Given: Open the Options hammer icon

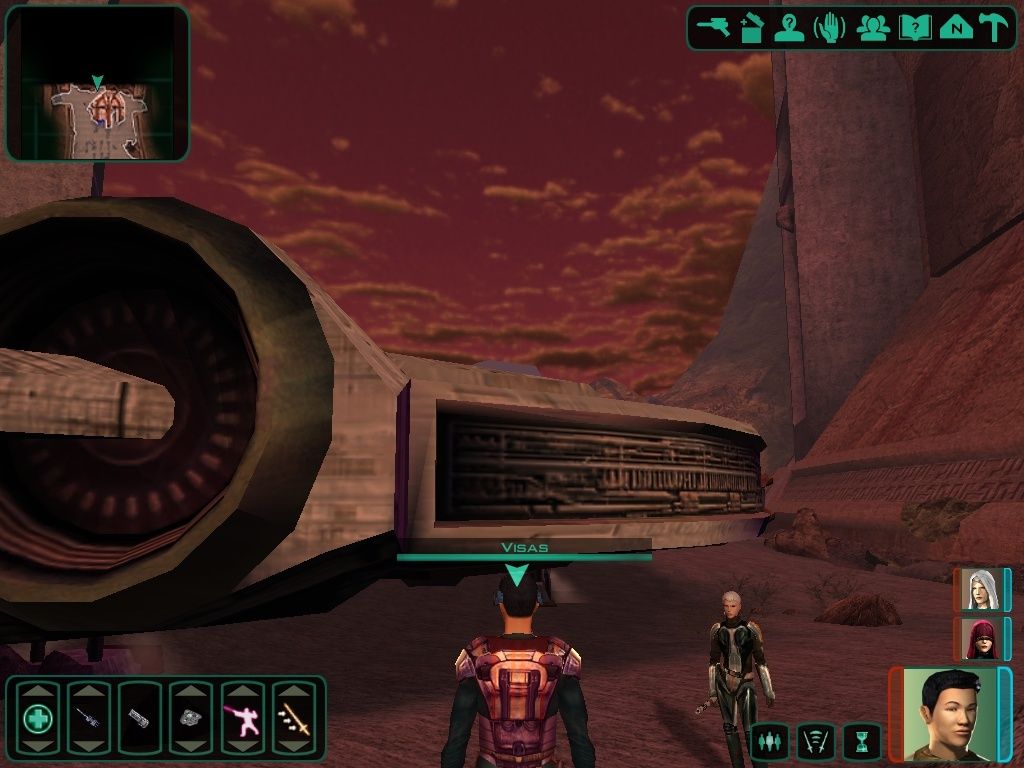Looking at the screenshot, I should pyautogui.click(x=993, y=27).
